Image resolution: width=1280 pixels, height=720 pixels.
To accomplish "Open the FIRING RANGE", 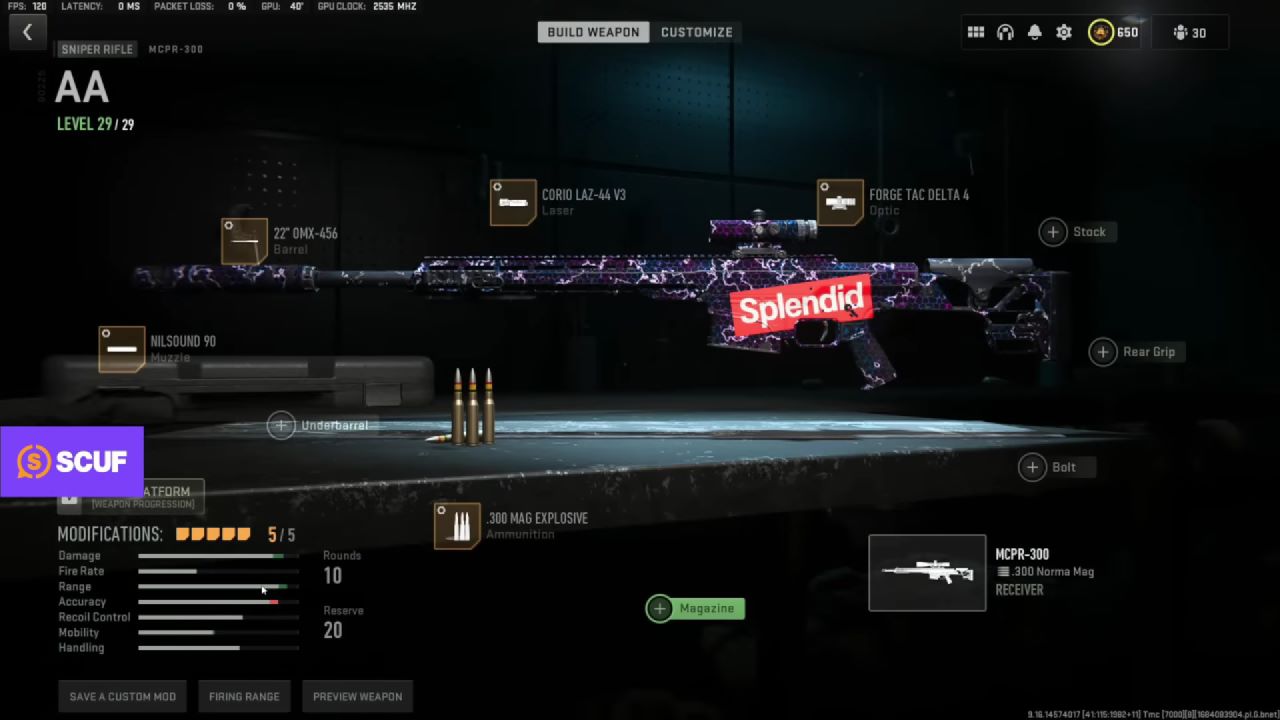I will pos(244,696).
